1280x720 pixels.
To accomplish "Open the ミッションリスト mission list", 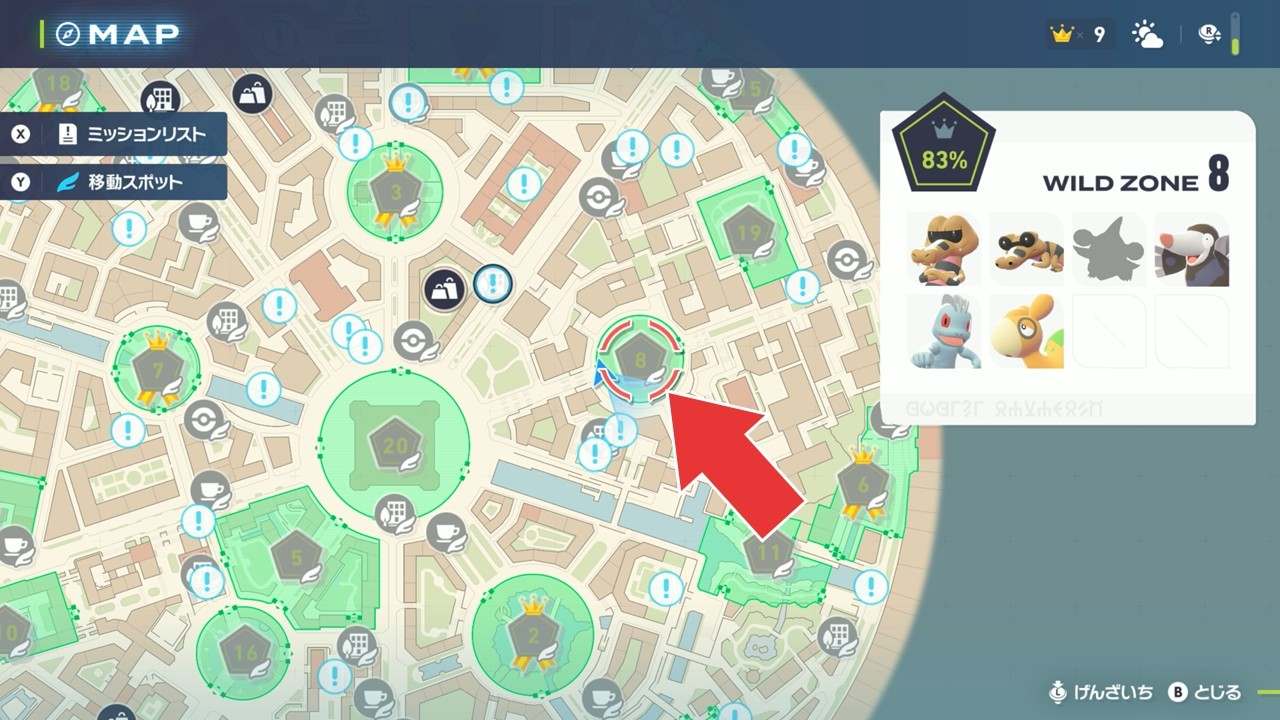I will click(114, 134).
